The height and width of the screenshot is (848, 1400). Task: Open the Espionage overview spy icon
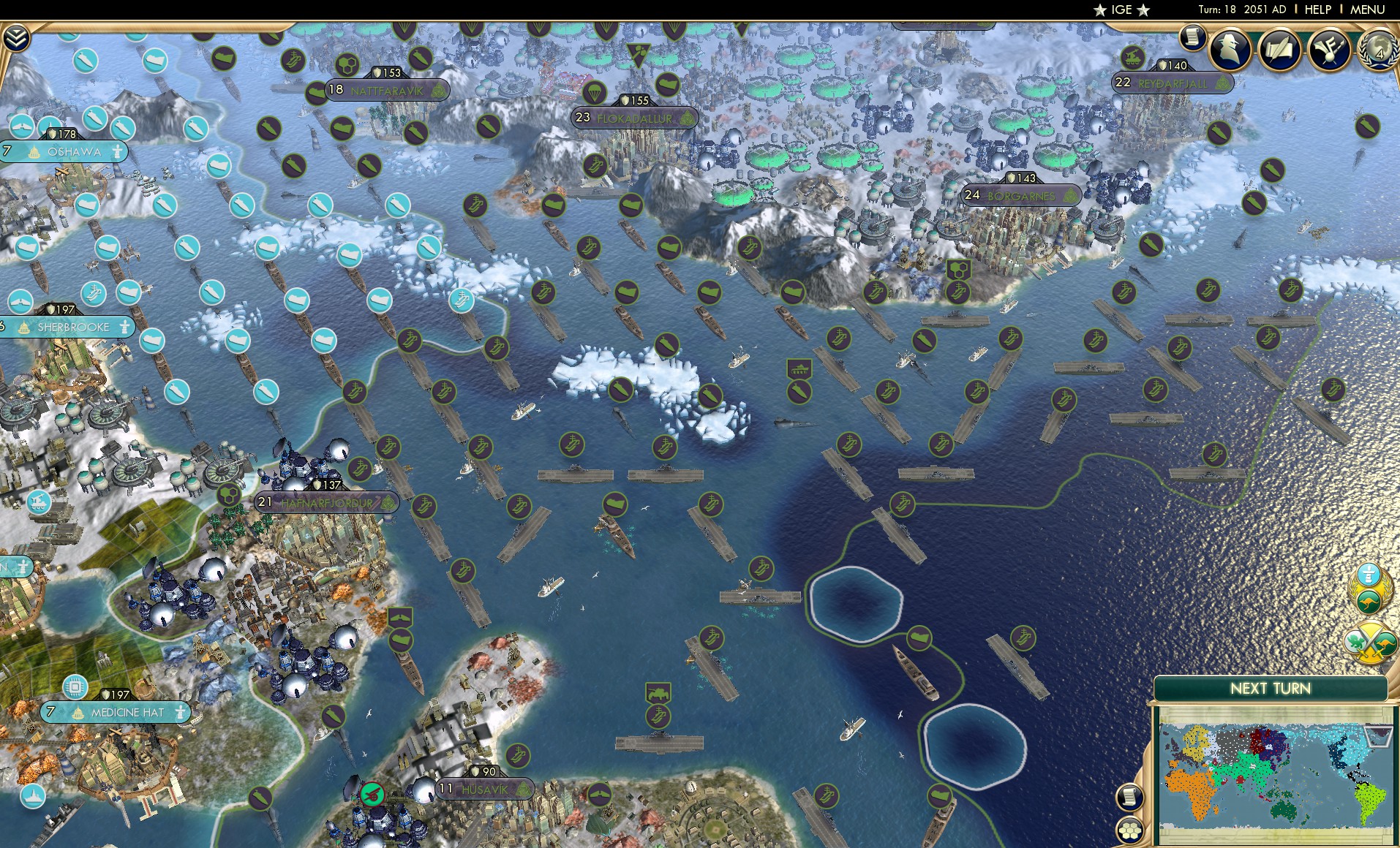coord(1228,50)
